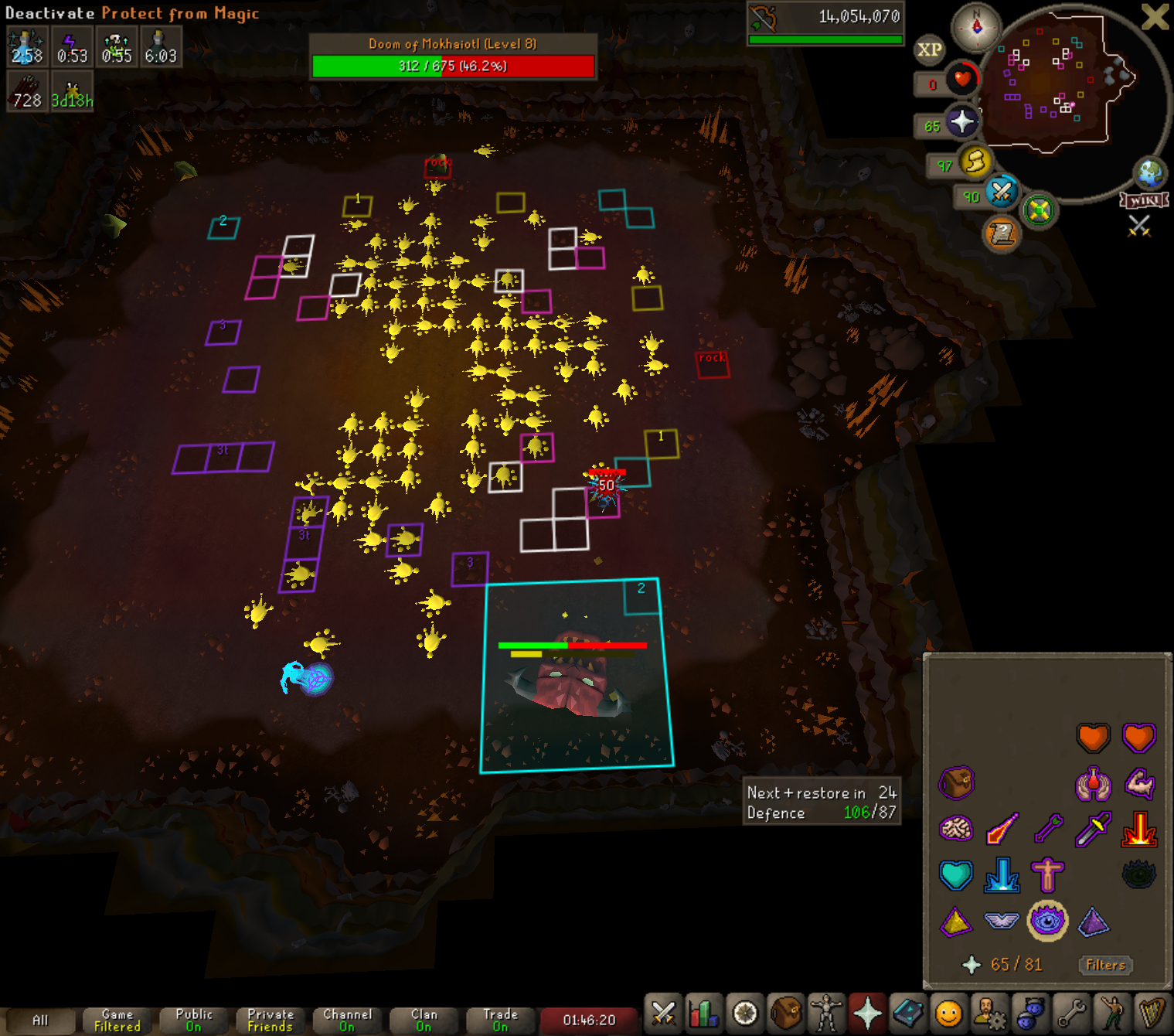Open the inventory backpack tab
The image size is (1174, 1036).
786,1013
